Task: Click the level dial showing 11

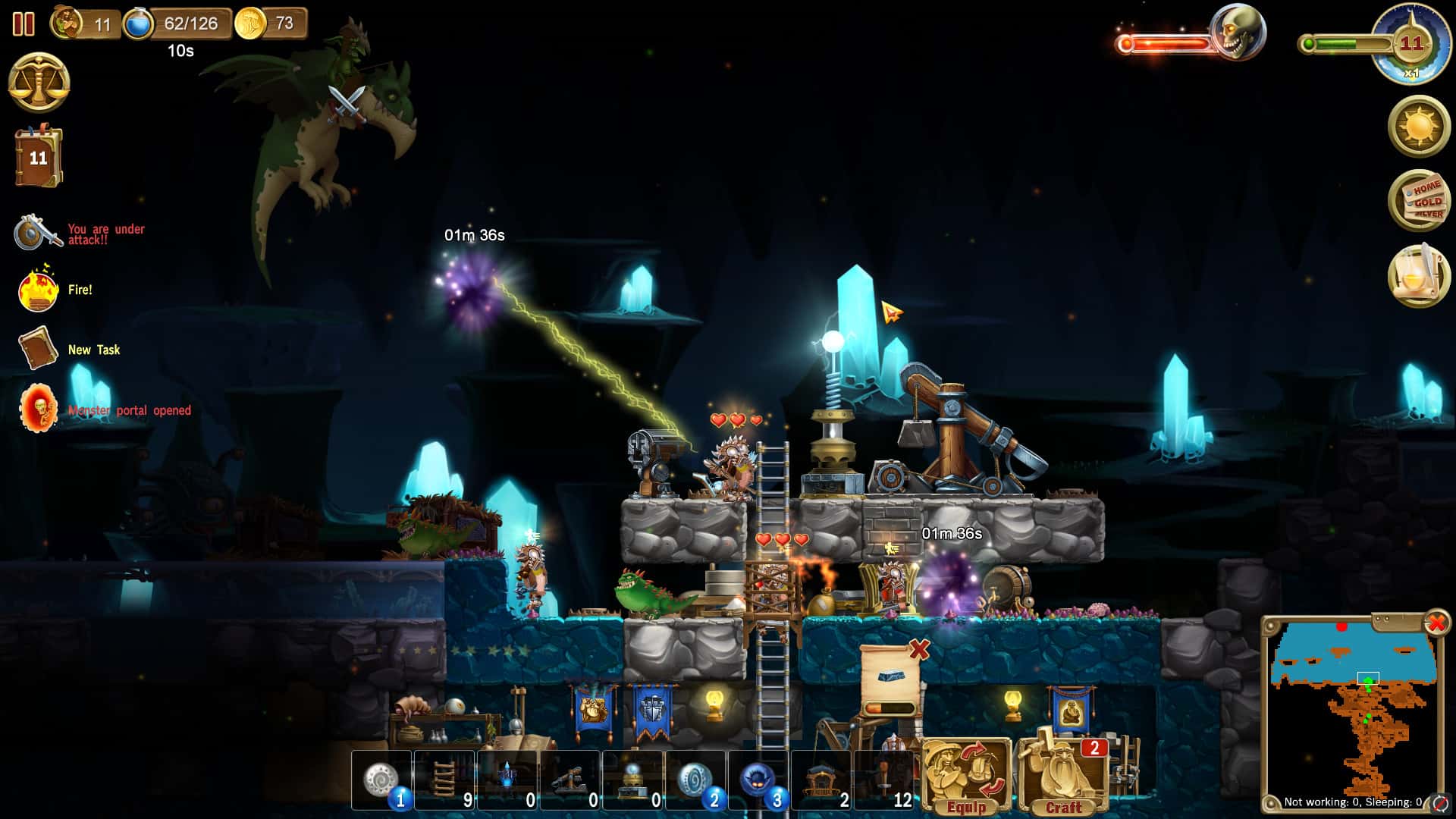Action: [x=1412, y=42]
